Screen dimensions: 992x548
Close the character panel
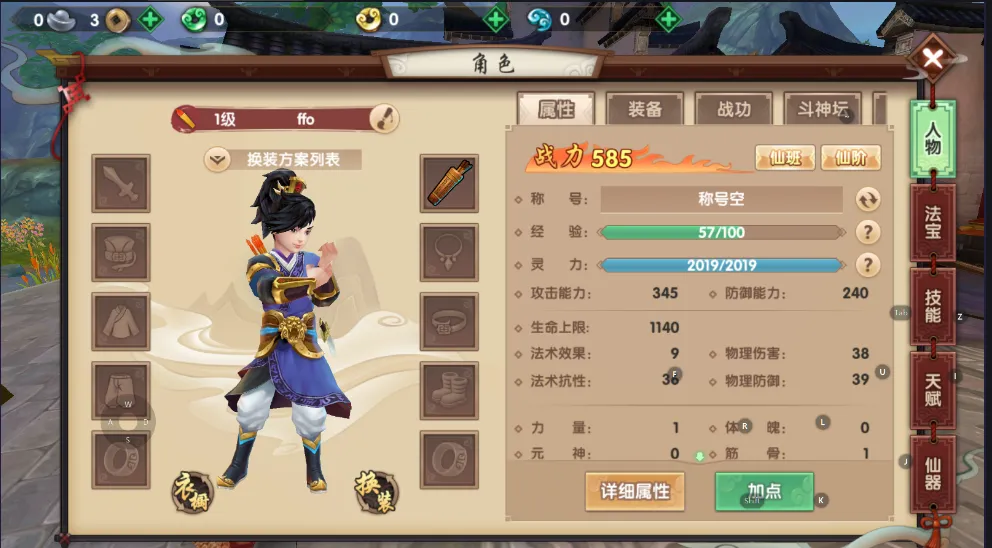[x=932, y=60]
